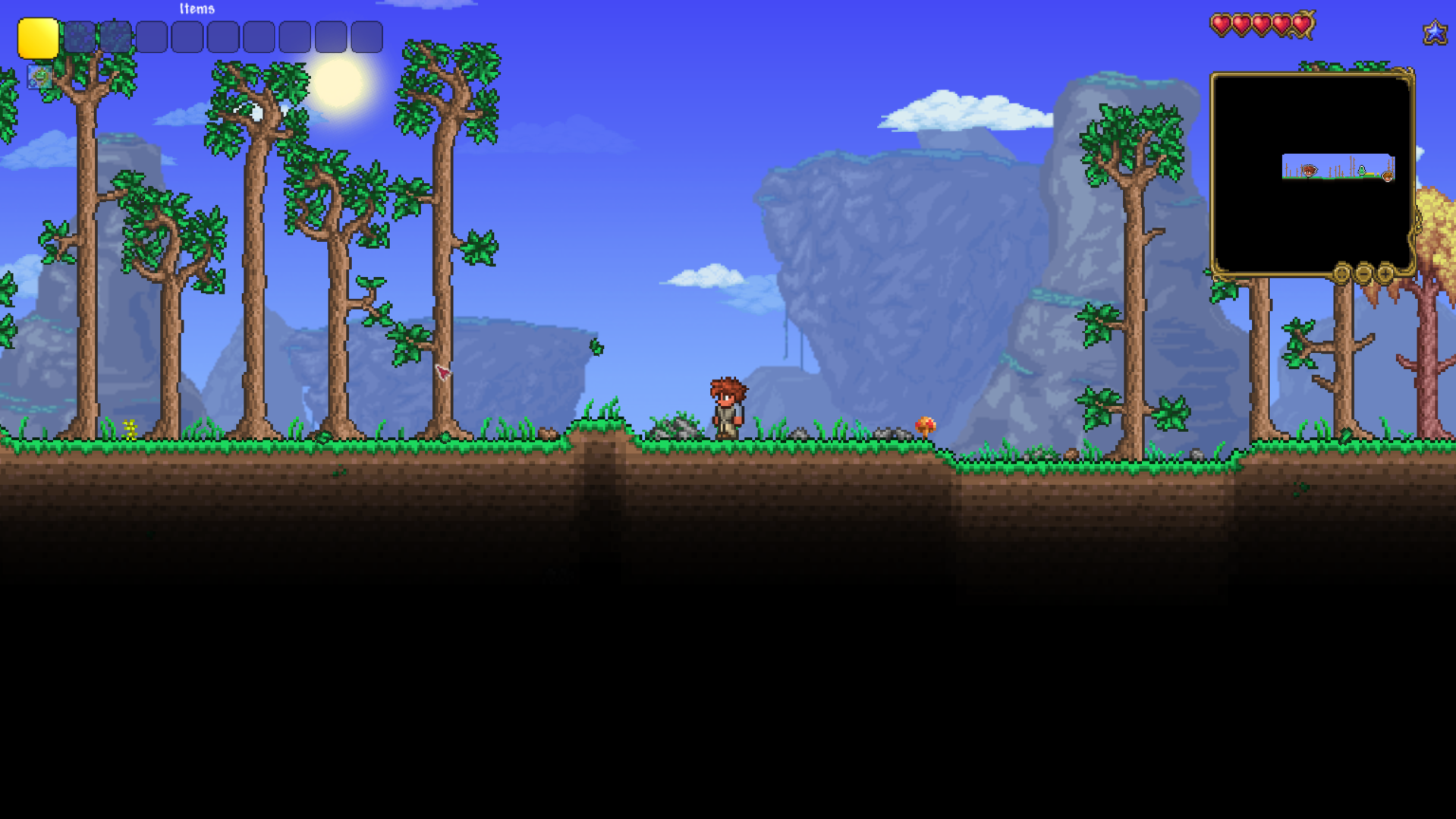Reset the minimap zoom with round button
The height and width of the screenshot is (819, 1456).
[1341, 273]
